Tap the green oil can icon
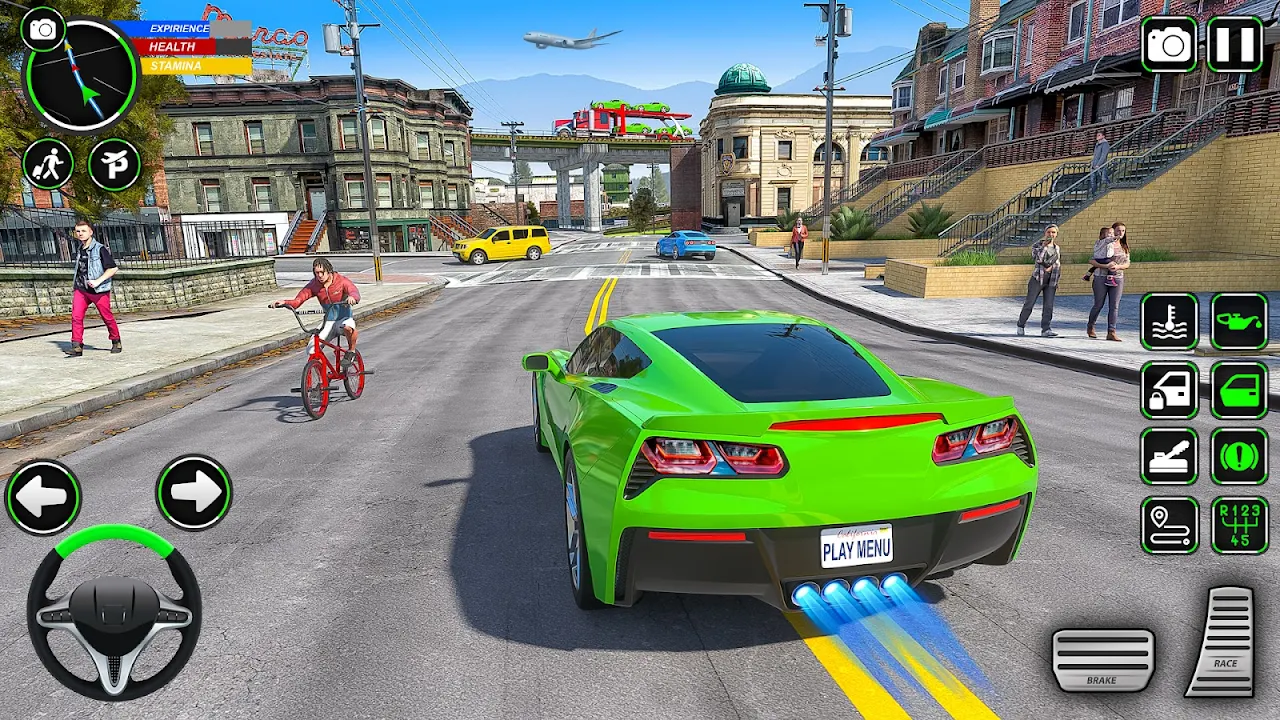 tap(1239, 322)
